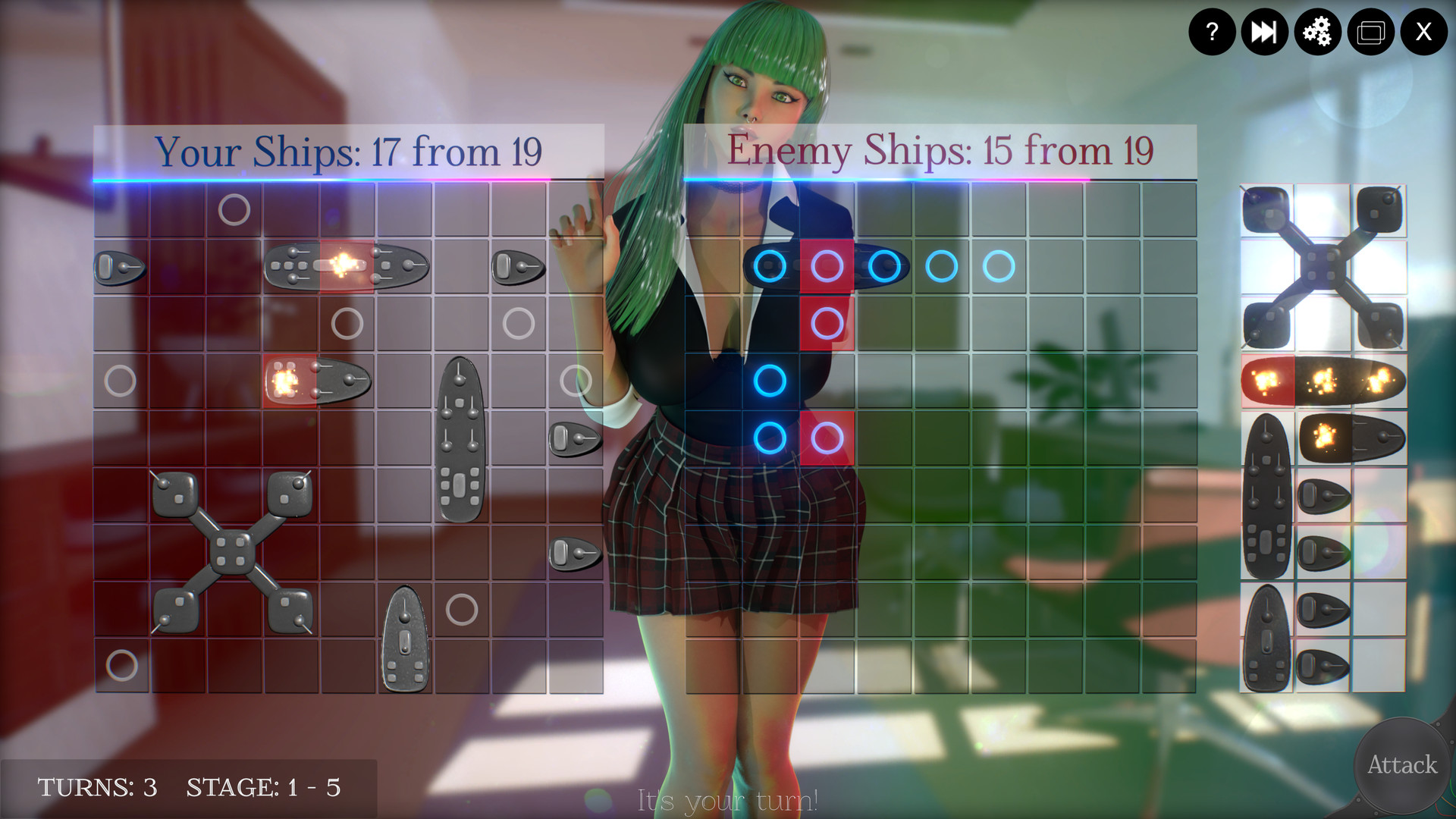Viewport: 1456px width, 819px height.
Task: Click the X close button
Action: (1423, 32)
